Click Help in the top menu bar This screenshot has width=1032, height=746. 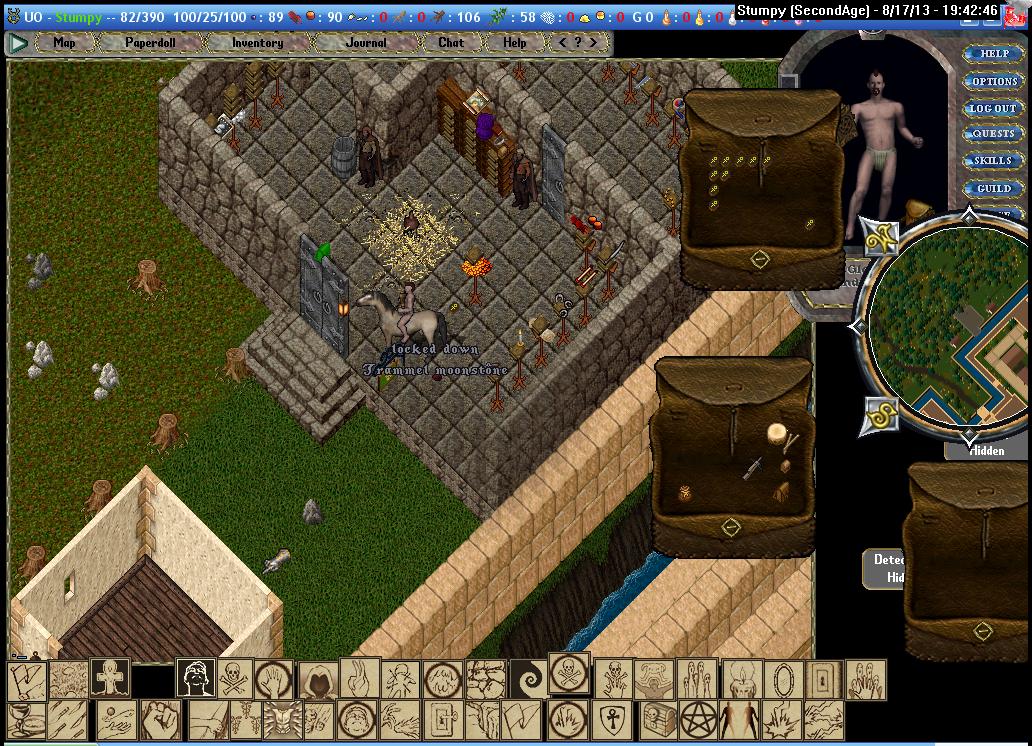[x=514, y=43]
